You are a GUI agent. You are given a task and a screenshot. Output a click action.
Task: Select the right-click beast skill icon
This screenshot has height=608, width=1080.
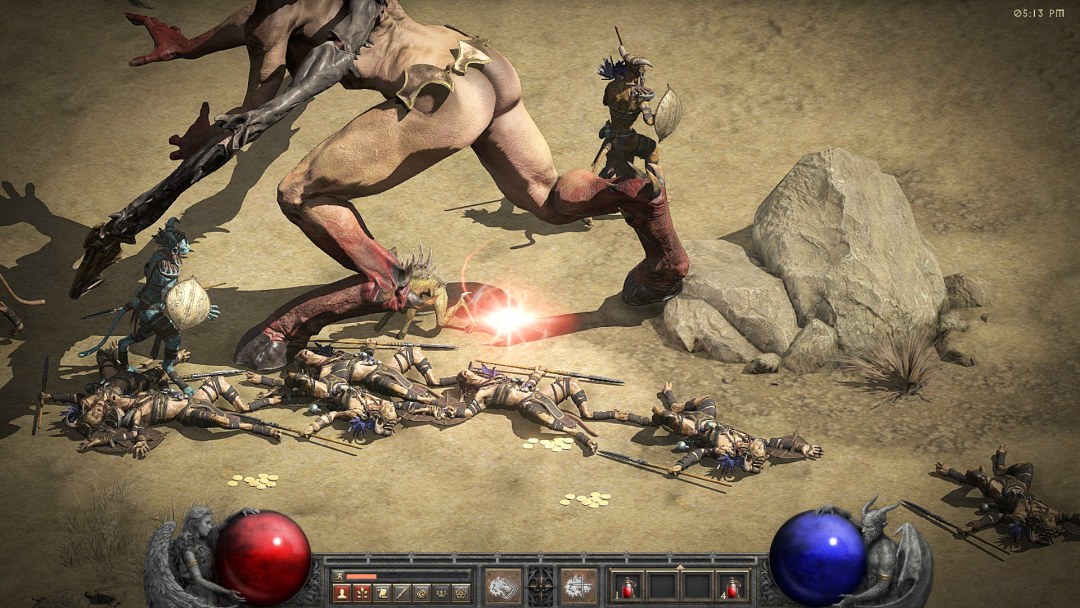tap(578, 585)
